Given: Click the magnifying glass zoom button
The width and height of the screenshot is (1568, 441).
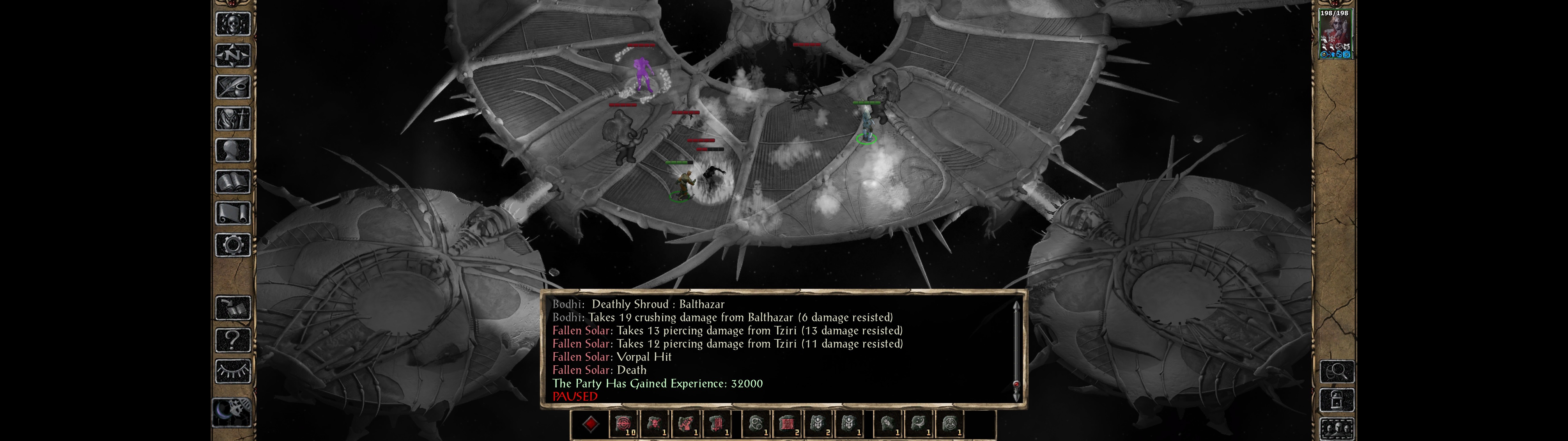Looking at the screenshot, I should point(1337,371).
